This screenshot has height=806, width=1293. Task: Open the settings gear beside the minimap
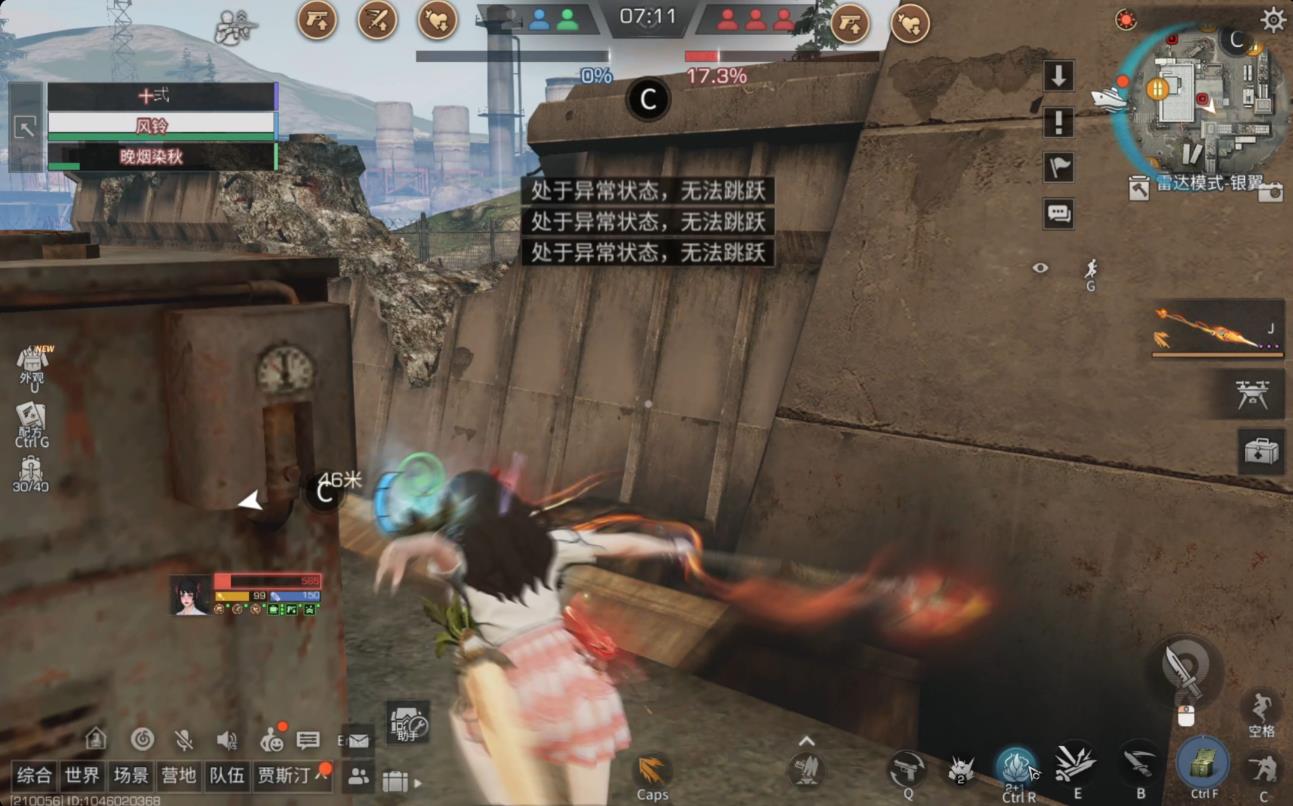coord(1272,19)
